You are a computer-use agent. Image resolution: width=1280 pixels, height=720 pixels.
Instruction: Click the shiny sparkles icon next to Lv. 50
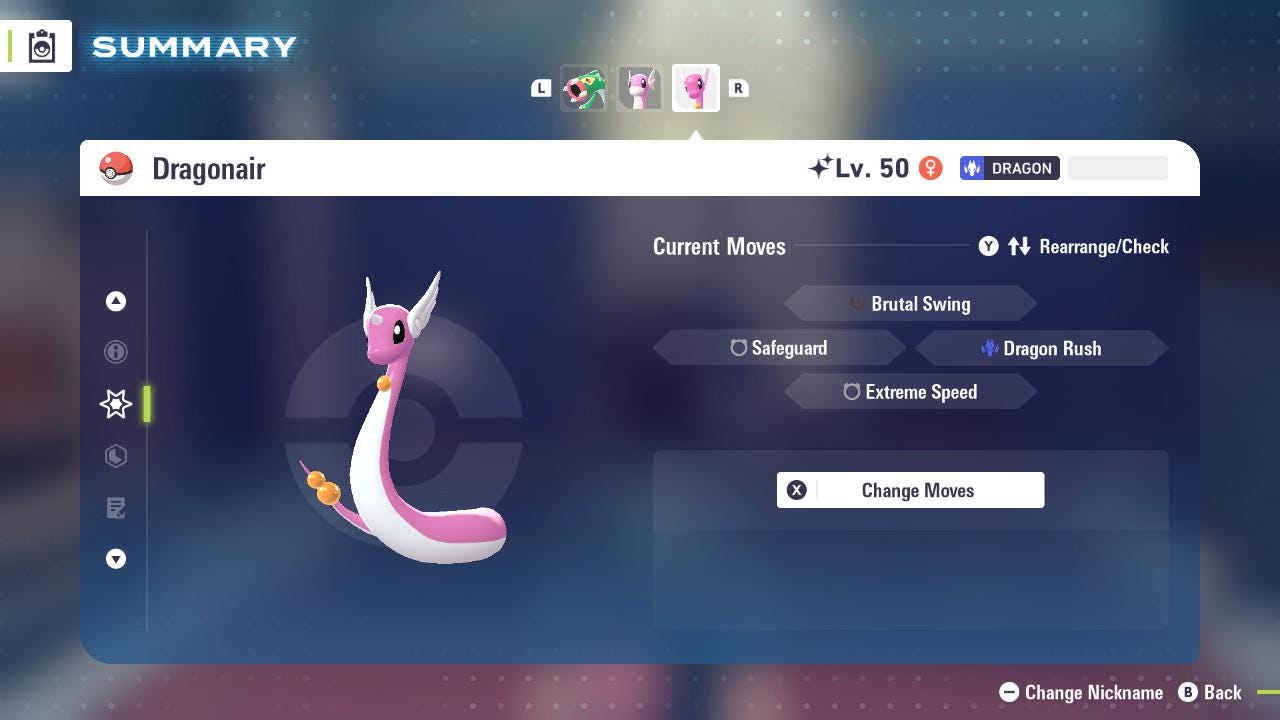(820, 167)
